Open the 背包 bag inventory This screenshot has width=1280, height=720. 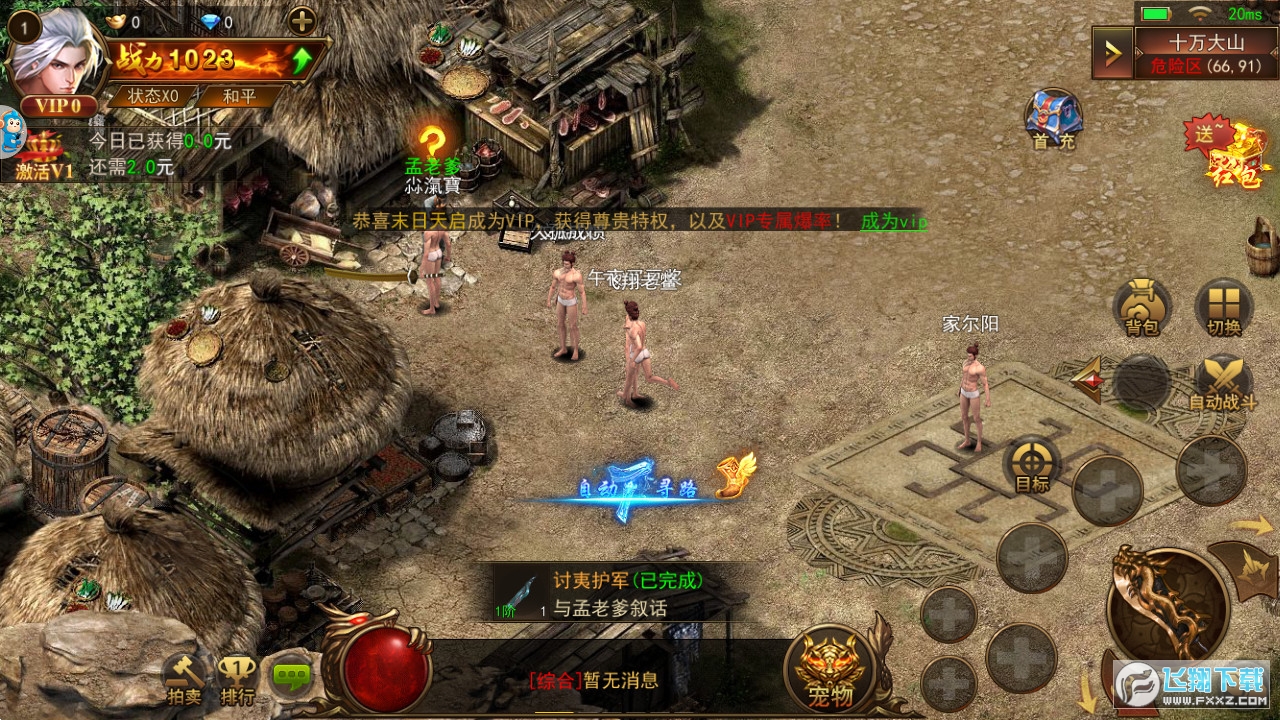point(1141,307)
